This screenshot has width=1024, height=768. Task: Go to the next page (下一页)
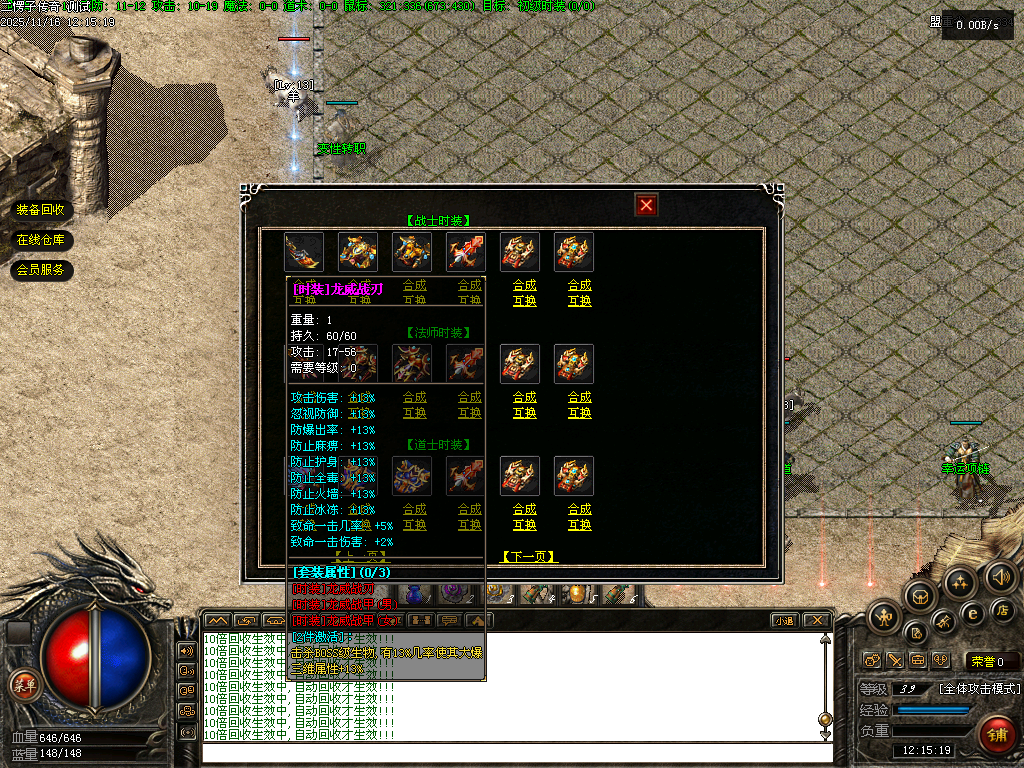pos(528,557)
